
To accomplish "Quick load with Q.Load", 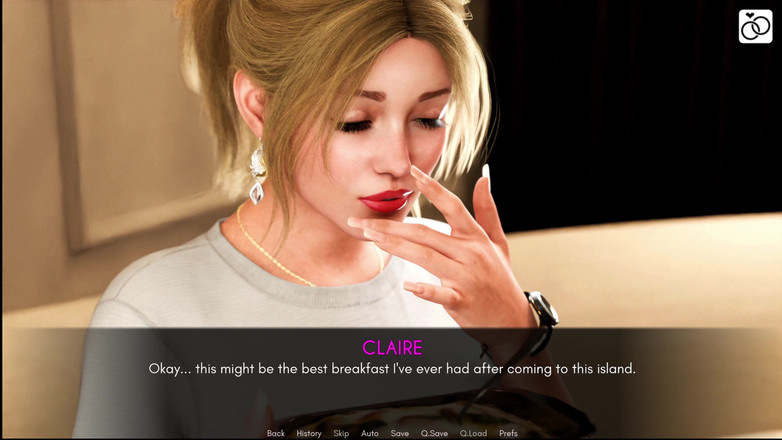I will coord(473,433).
